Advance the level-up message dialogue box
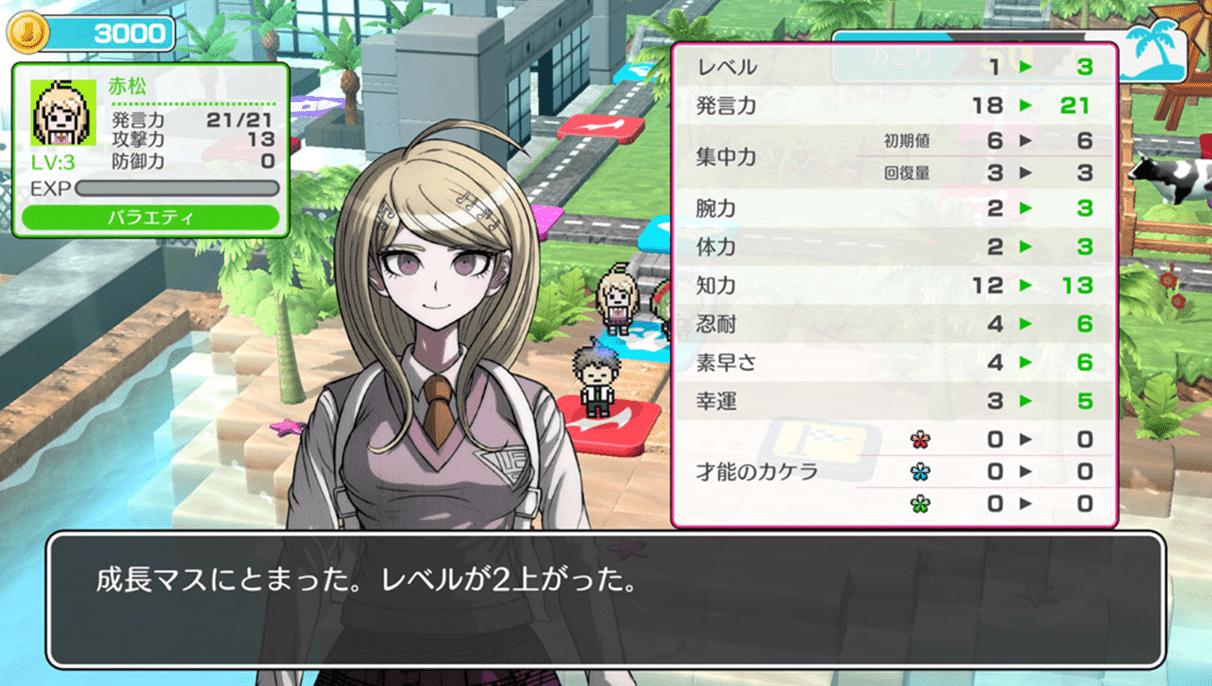 605,599
